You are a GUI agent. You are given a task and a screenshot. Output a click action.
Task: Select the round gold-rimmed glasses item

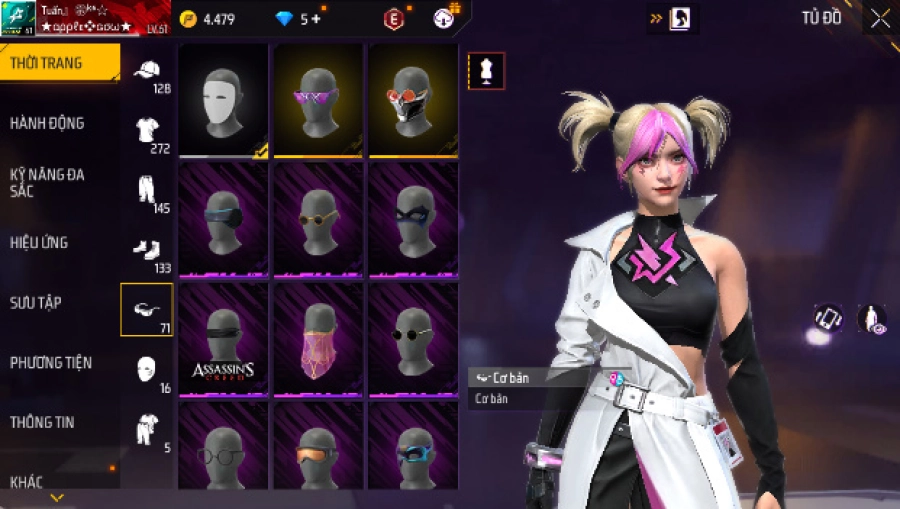pos(318,220)
